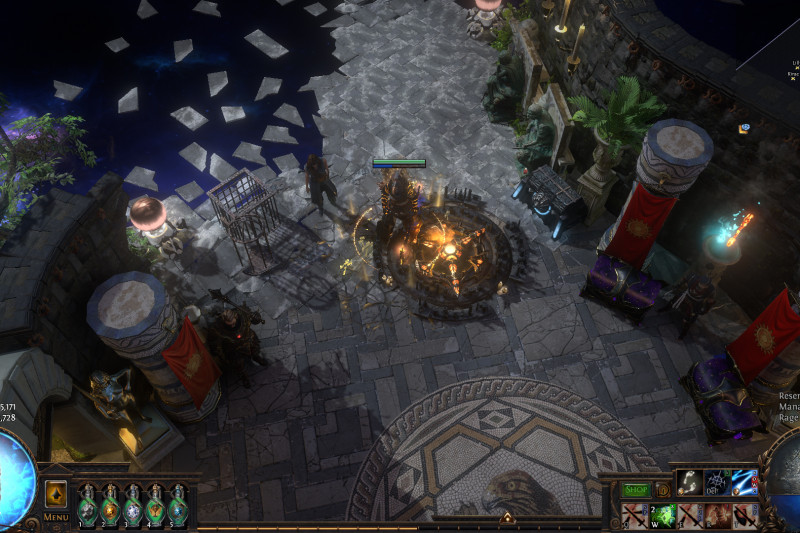Select the crossed-out sword skill on Q
The height and width of the screenshot is (533, 800).
click(634, 516)
